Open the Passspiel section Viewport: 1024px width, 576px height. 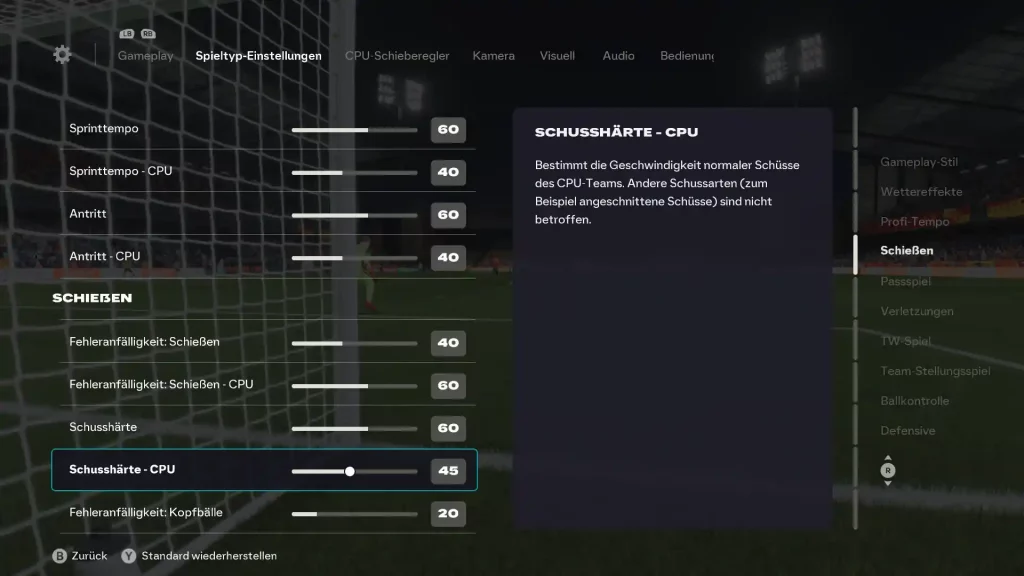pos(905,282)
